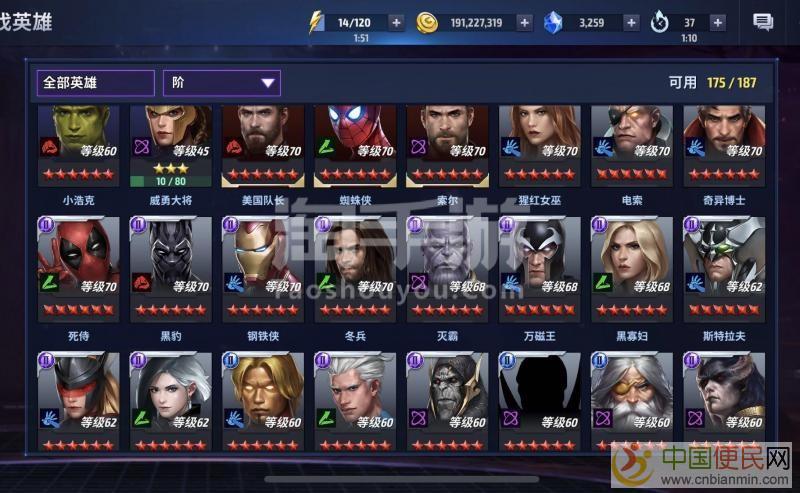Select the 猩红女巫 hero card
800x493 pixels.
tap(539, 146)
